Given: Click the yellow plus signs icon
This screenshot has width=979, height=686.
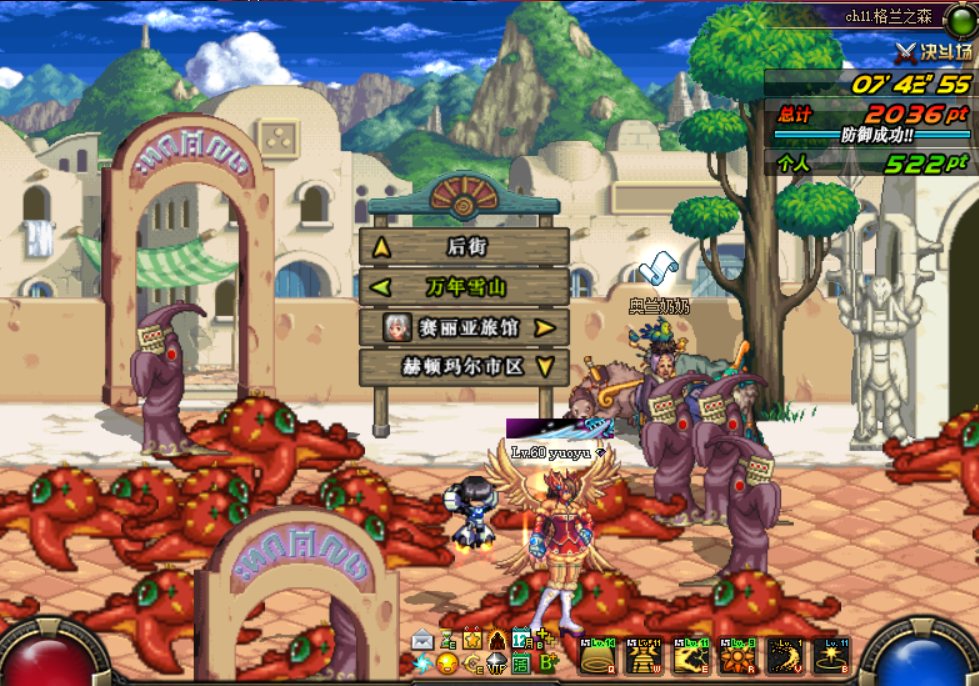Looking at the screenshot, I should click(x=545, y=638).
